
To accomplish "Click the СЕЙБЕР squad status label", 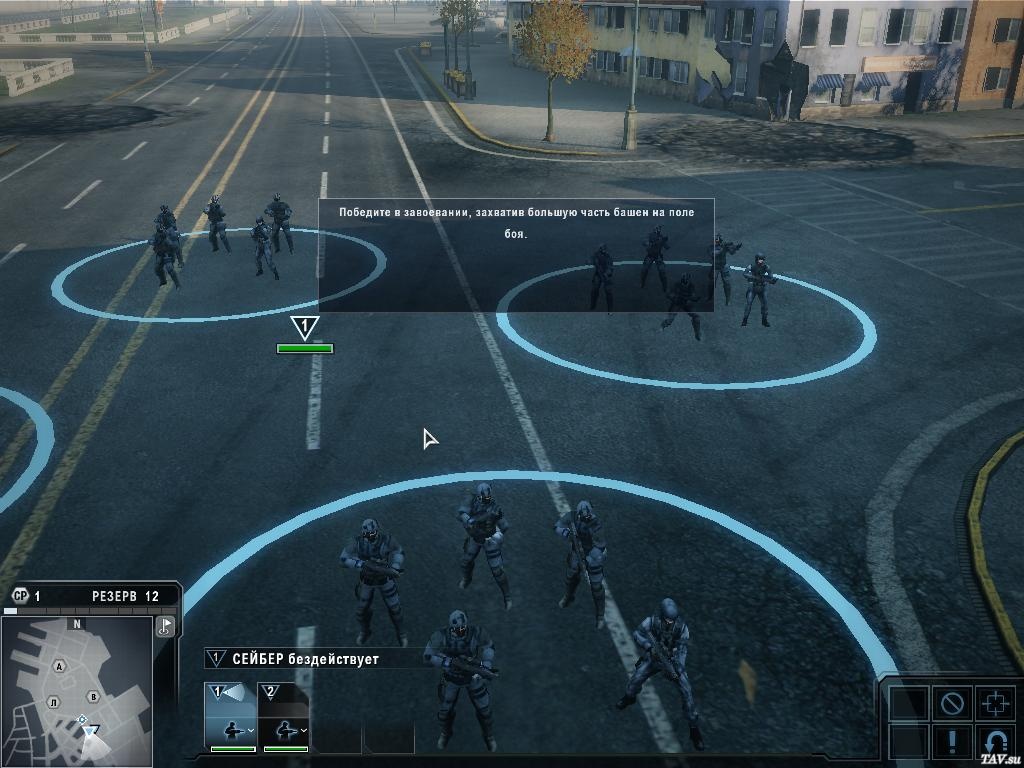I will point(305,658).
